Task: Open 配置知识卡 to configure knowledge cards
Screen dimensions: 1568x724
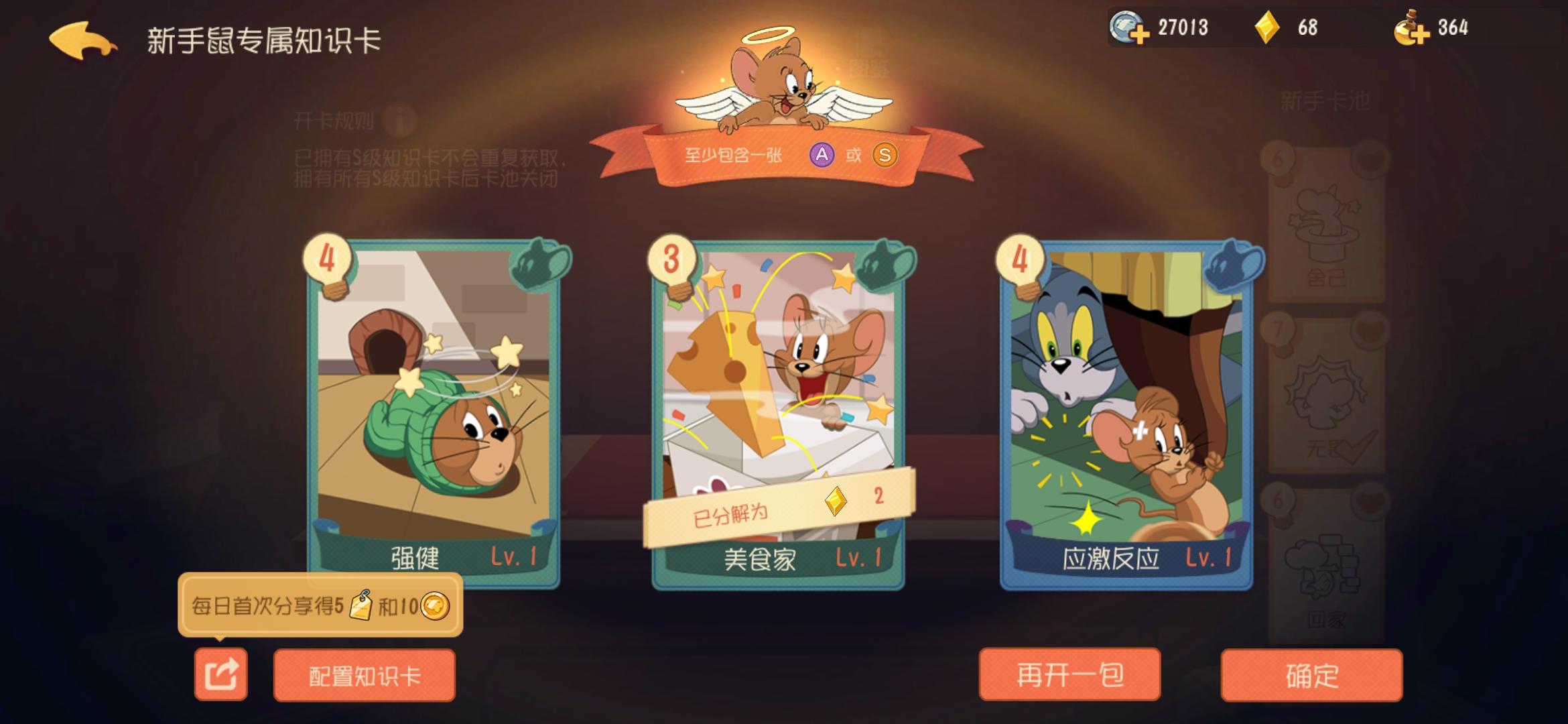Action: tap(365, 676)
